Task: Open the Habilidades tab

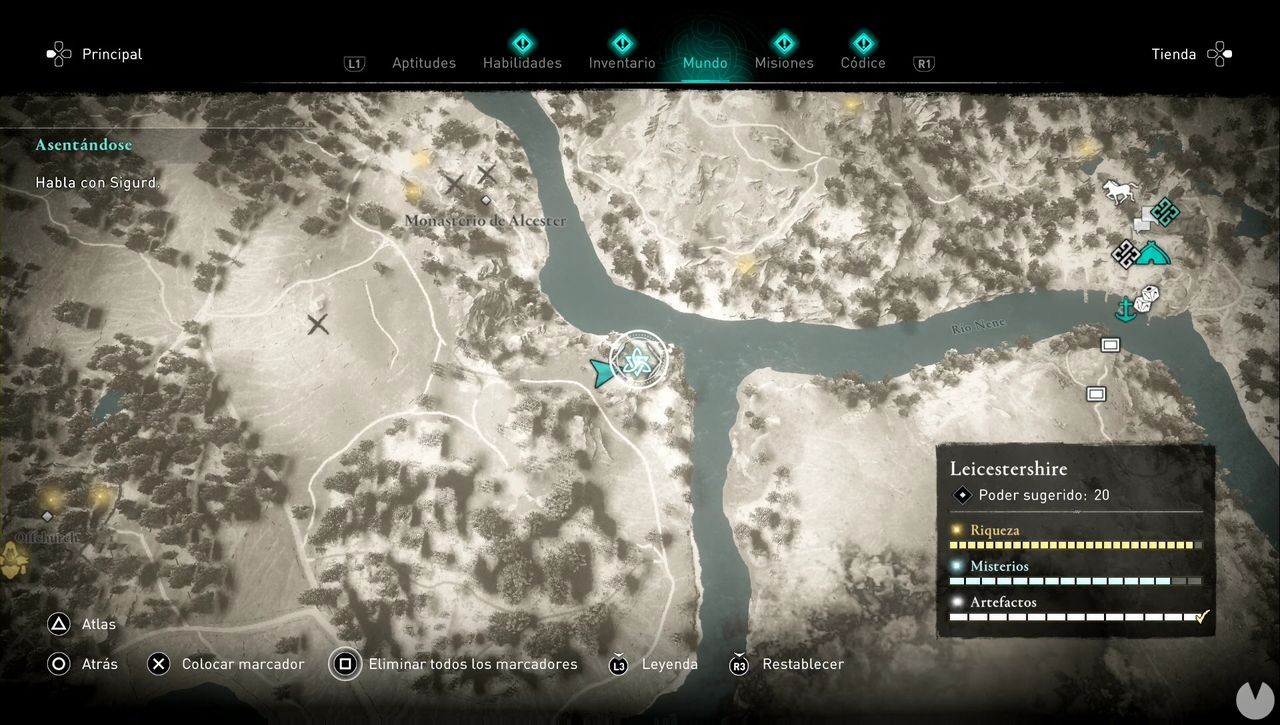Action: pos(522,63)
